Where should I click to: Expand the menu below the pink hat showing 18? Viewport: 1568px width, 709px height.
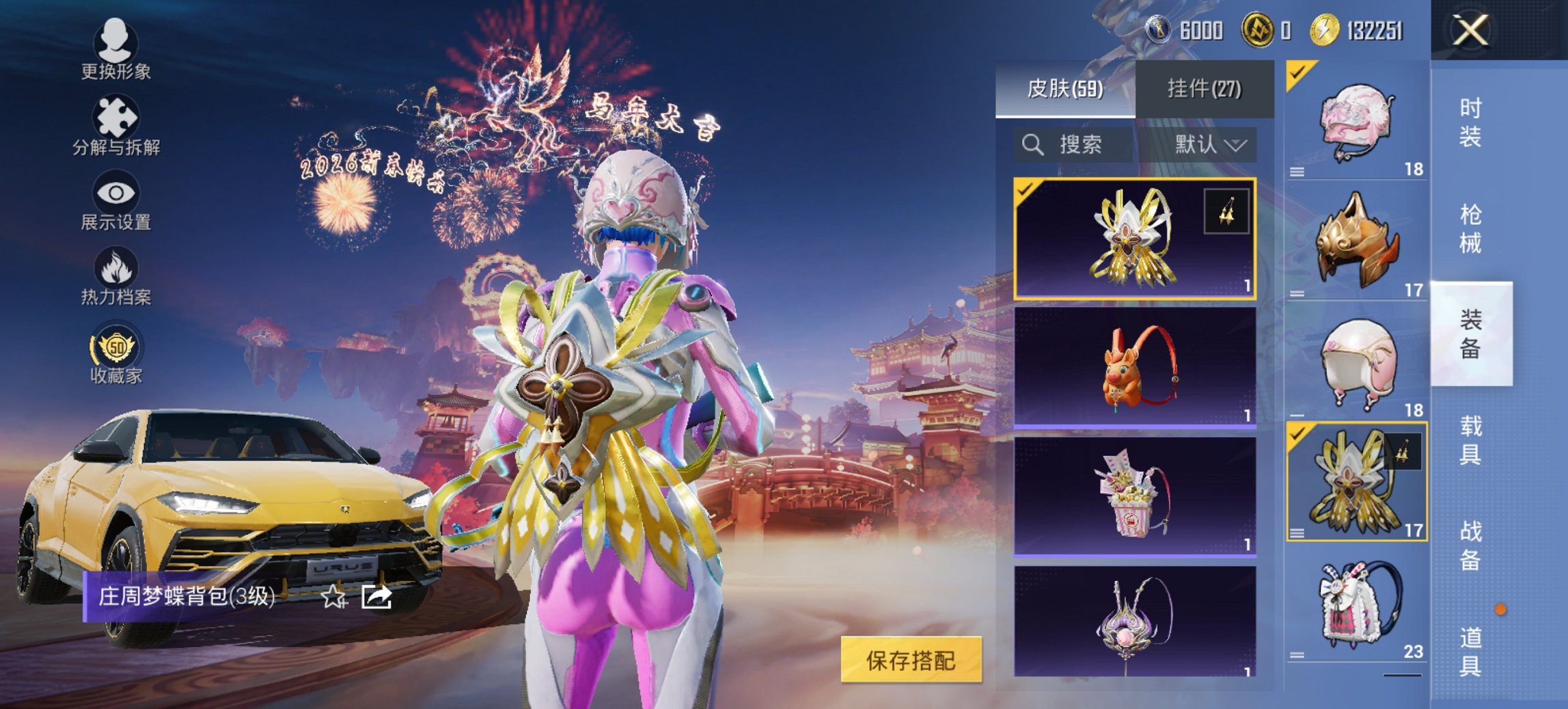coord(1296,171)
